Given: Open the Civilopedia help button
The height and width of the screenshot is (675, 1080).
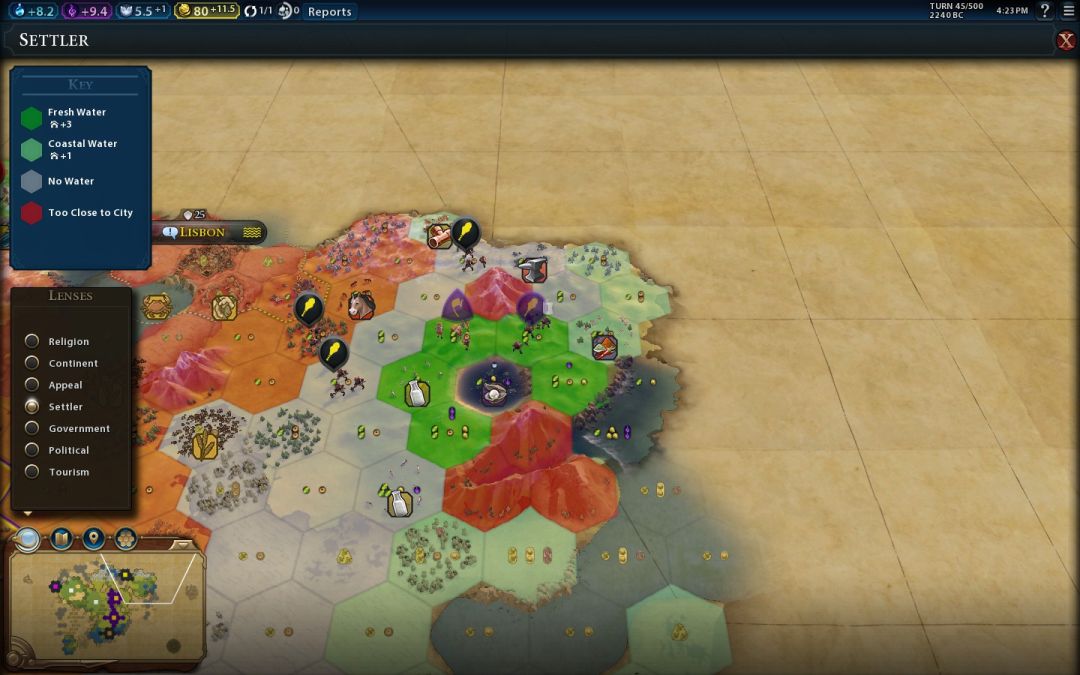Looking at the screenshot, I should pos(1045,11).
